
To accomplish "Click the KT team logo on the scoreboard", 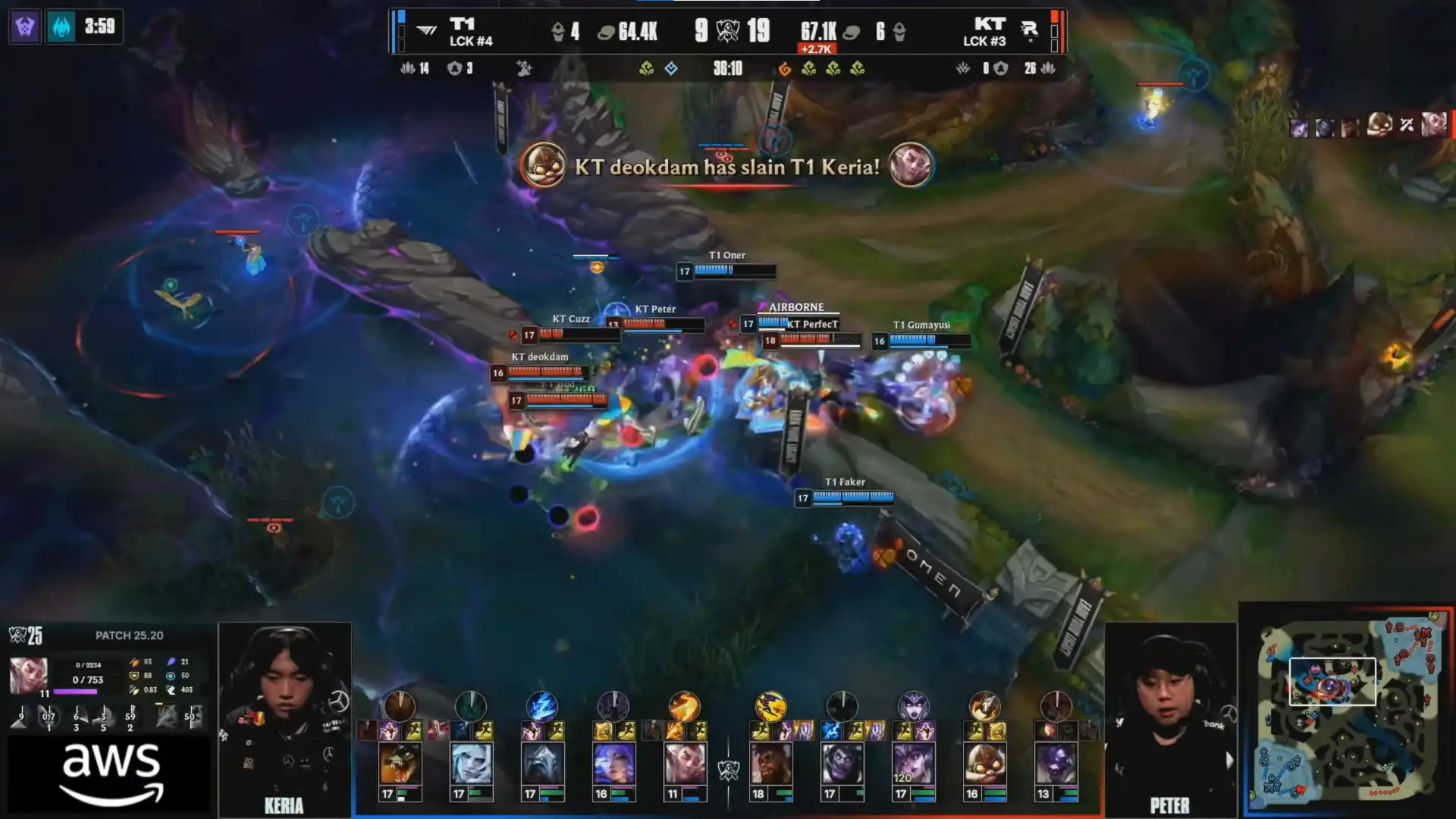I will tap(1029, 31).
